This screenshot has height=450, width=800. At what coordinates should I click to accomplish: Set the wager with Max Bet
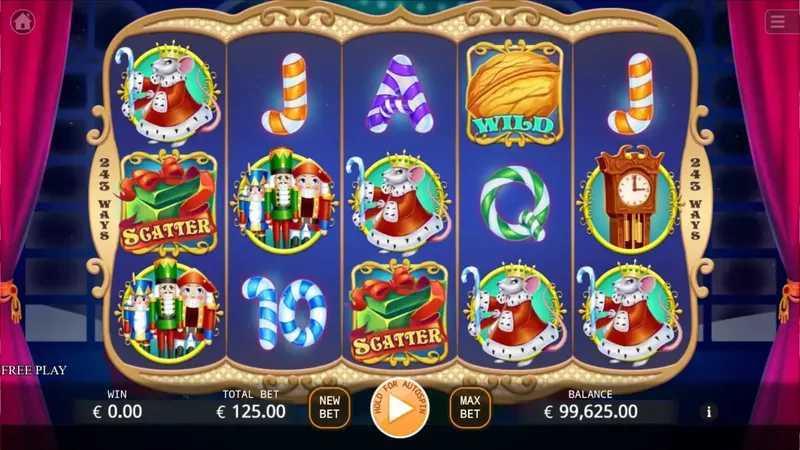[470, 408]
